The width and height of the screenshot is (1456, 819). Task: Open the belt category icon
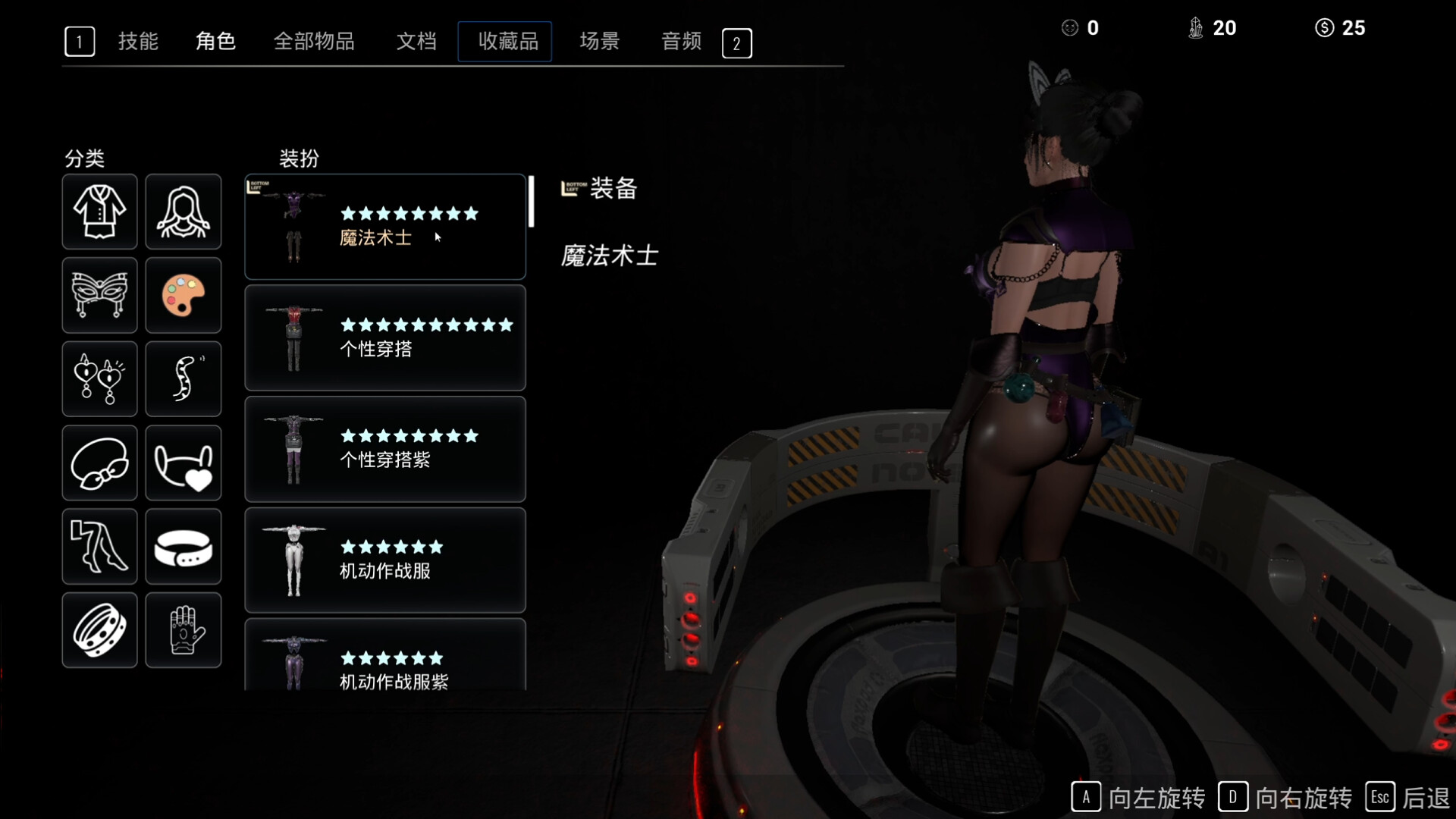click(184, 547)
